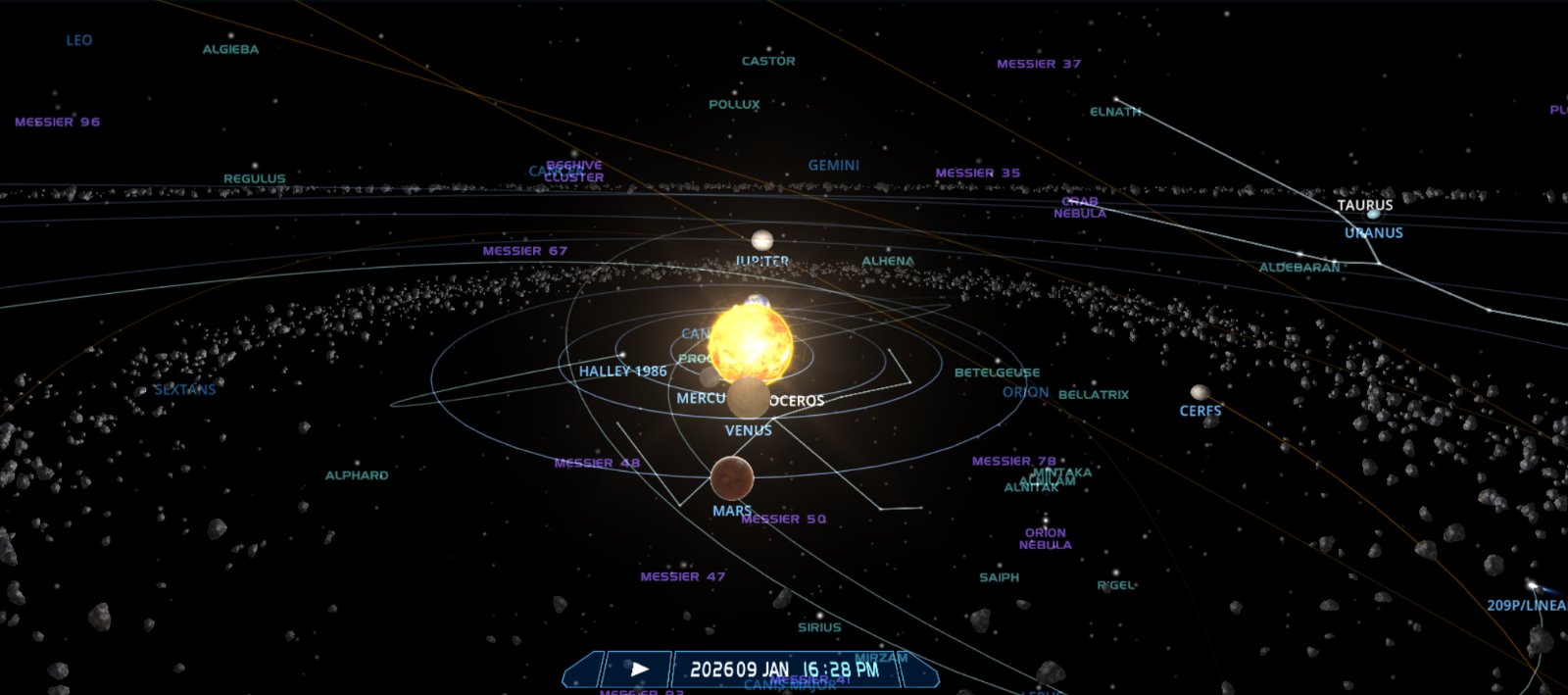Start the time playback with the play button
This screenshot has height=695, width=1568.
639,670
